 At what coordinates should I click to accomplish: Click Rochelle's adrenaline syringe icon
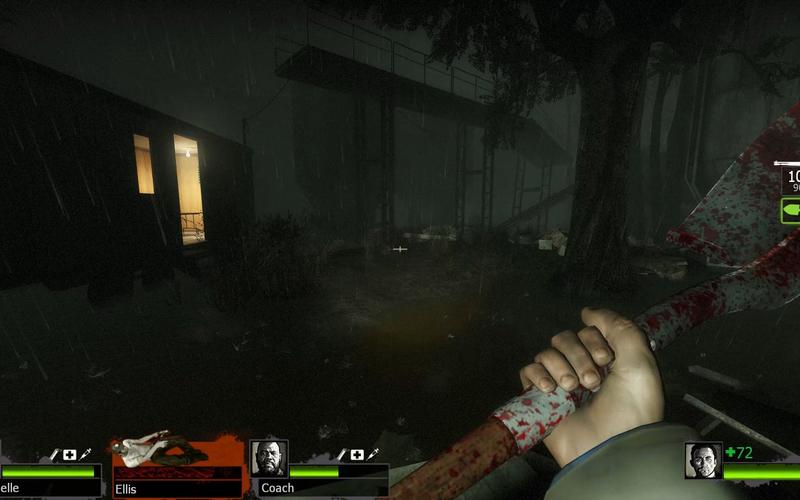click(x=84, y=455)
